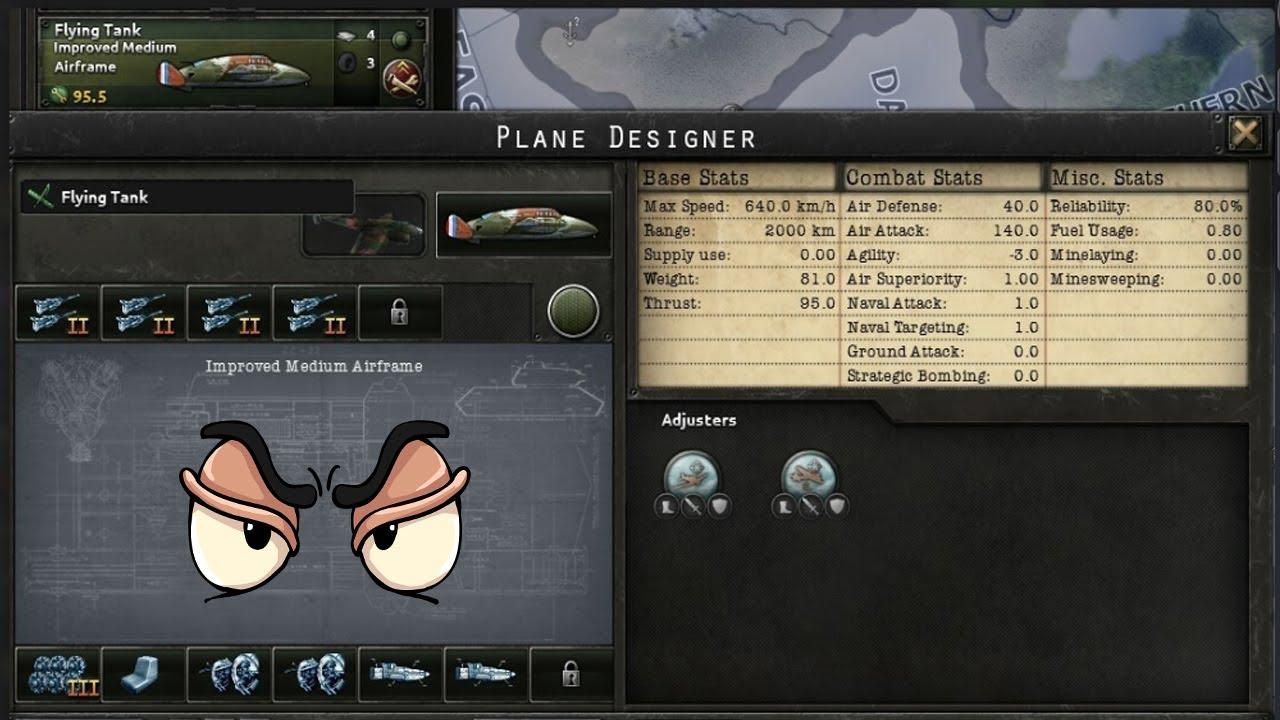
Task: Open the engine III module slot
Action: click(57, 674)
